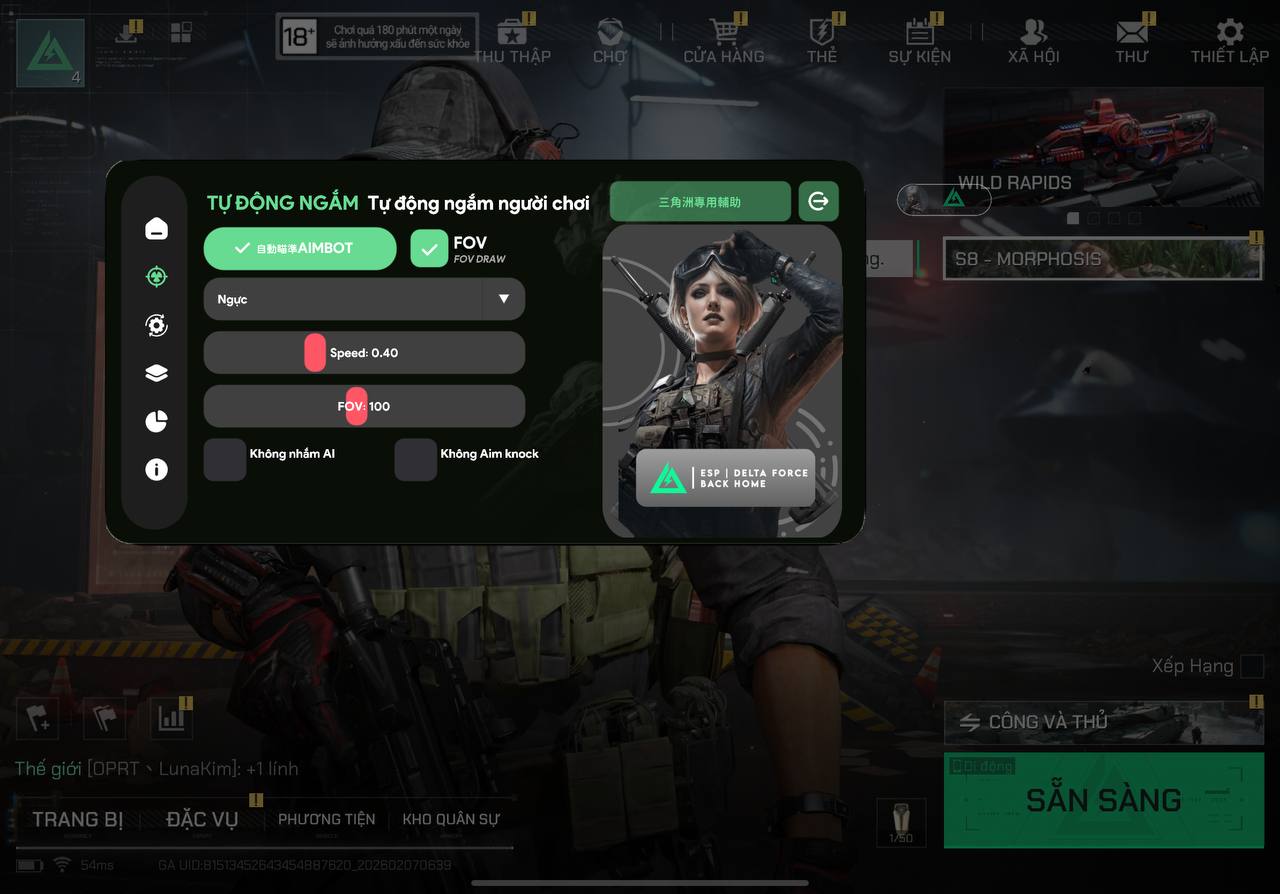This screenshot has width=1280, height=894.
Task: Click the SẴN SÀNG ready button
Action: pyautogui.click(x=1103, y=800)
